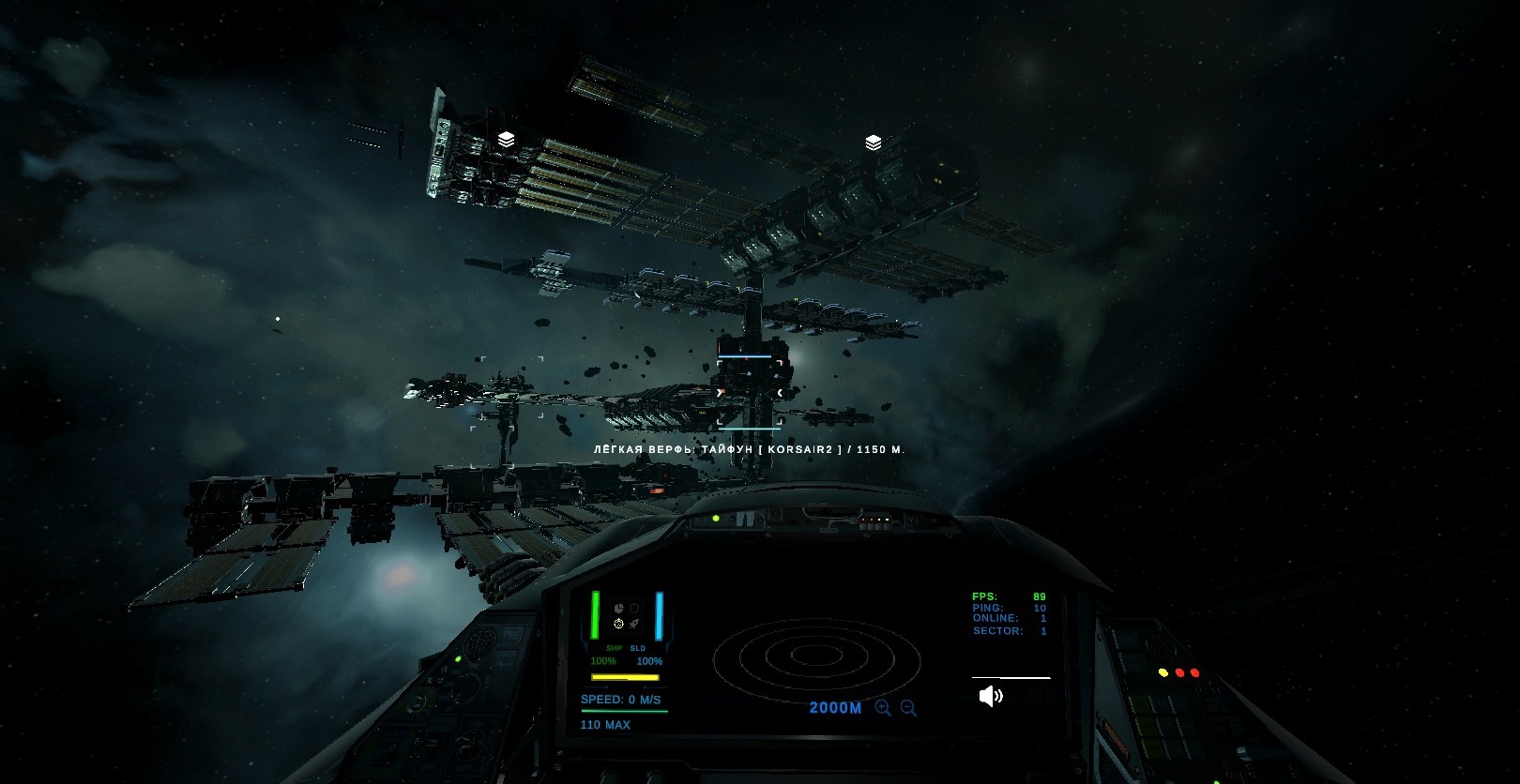Expand the right chevron on the target bracket
This screenshot has height=784, width=1520.
click(x=780, y=392)
